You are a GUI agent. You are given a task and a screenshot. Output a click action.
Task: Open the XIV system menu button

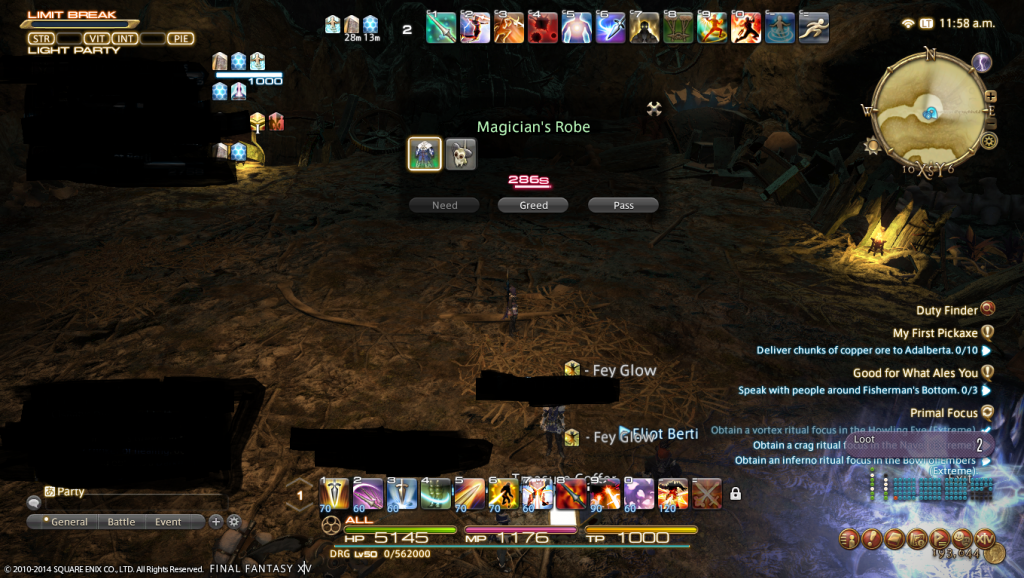(984, 539)
